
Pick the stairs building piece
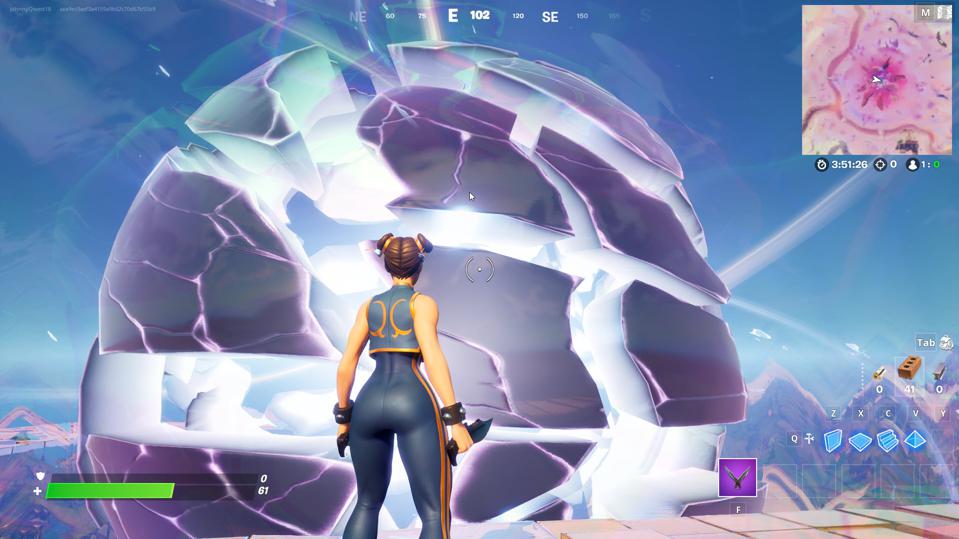887,440
